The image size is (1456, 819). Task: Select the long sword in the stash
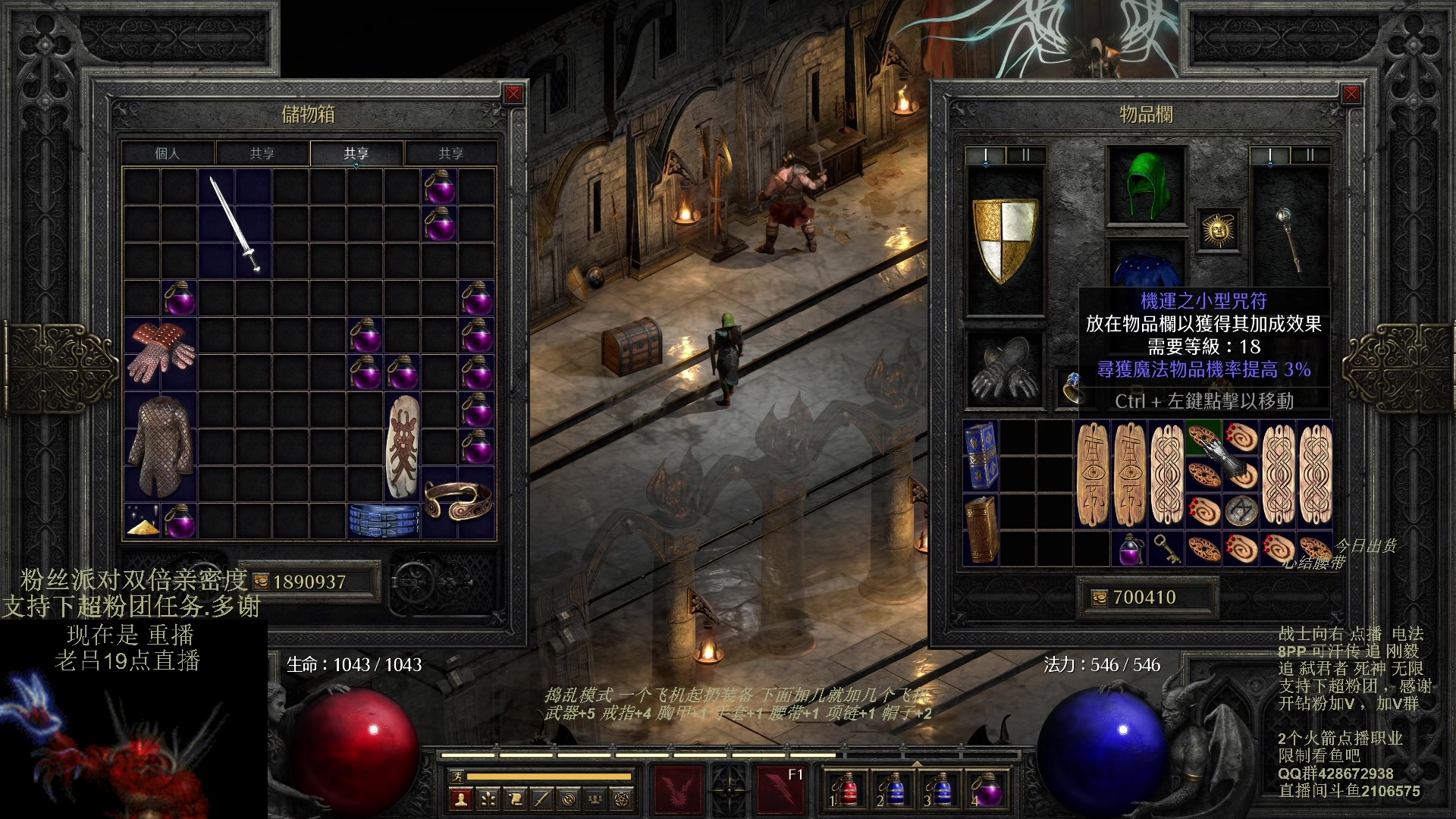pos(235,224)
